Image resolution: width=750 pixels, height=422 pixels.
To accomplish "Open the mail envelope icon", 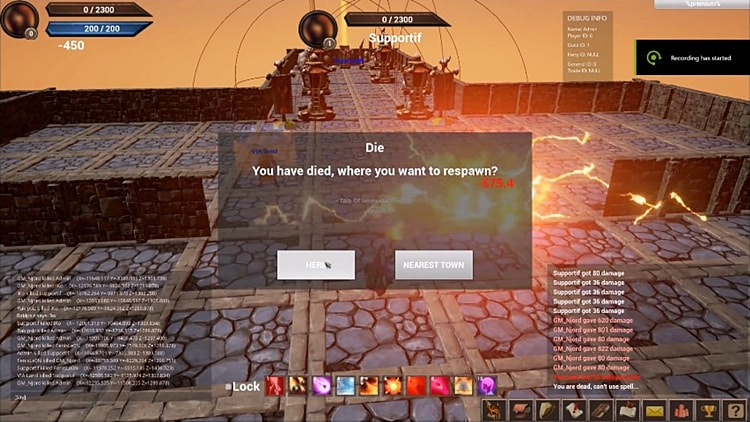I will [x=655, y=410].
